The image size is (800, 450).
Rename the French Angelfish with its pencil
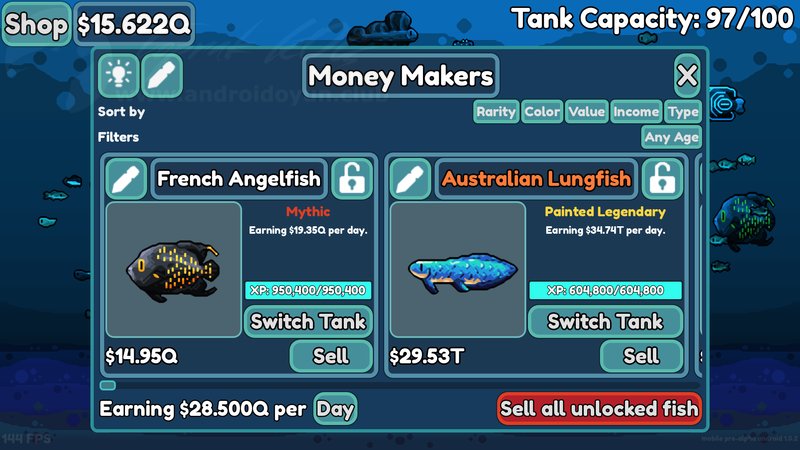click(x=127, y=179)
